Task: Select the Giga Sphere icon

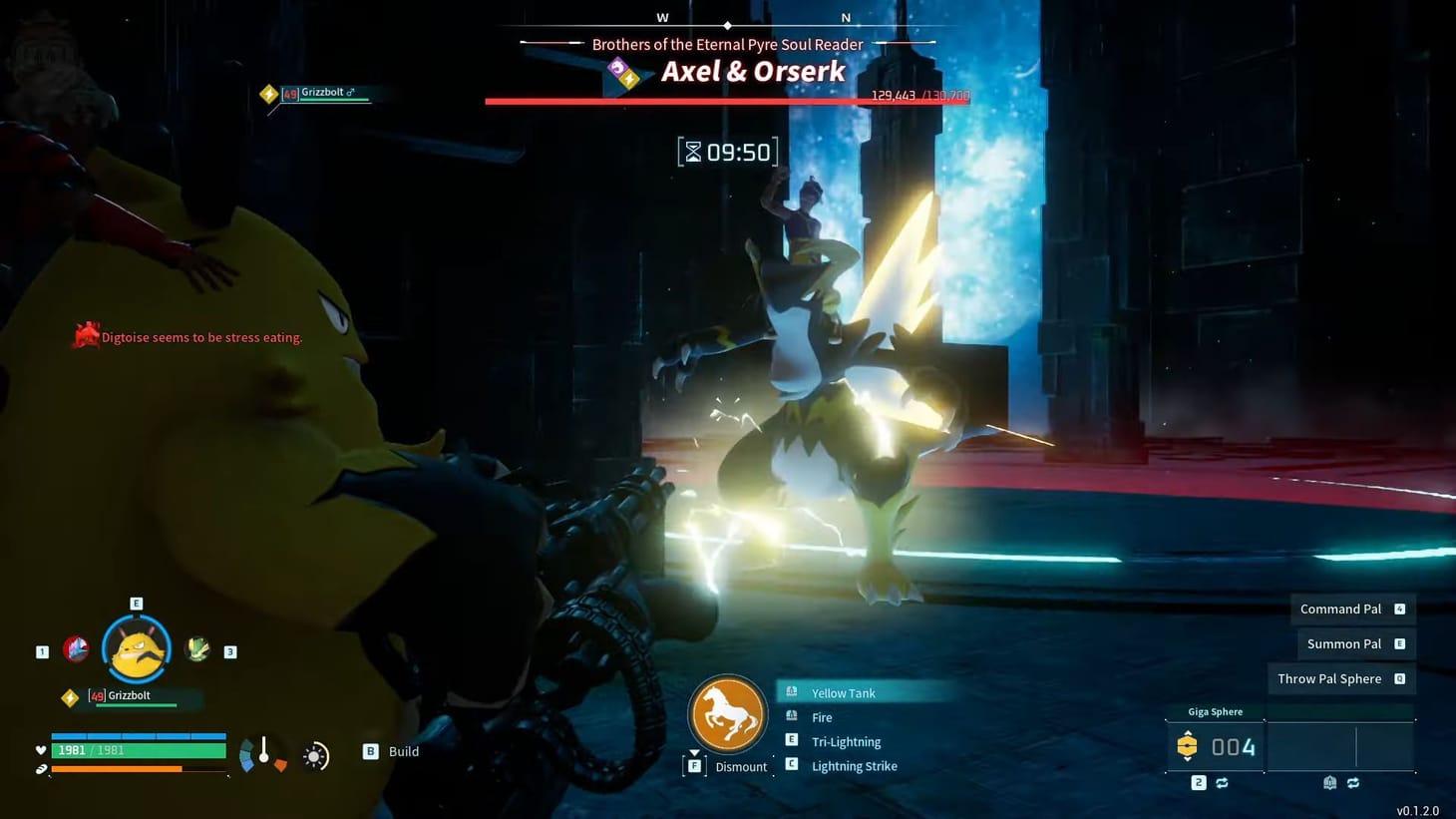Action: coord(1187,746)
